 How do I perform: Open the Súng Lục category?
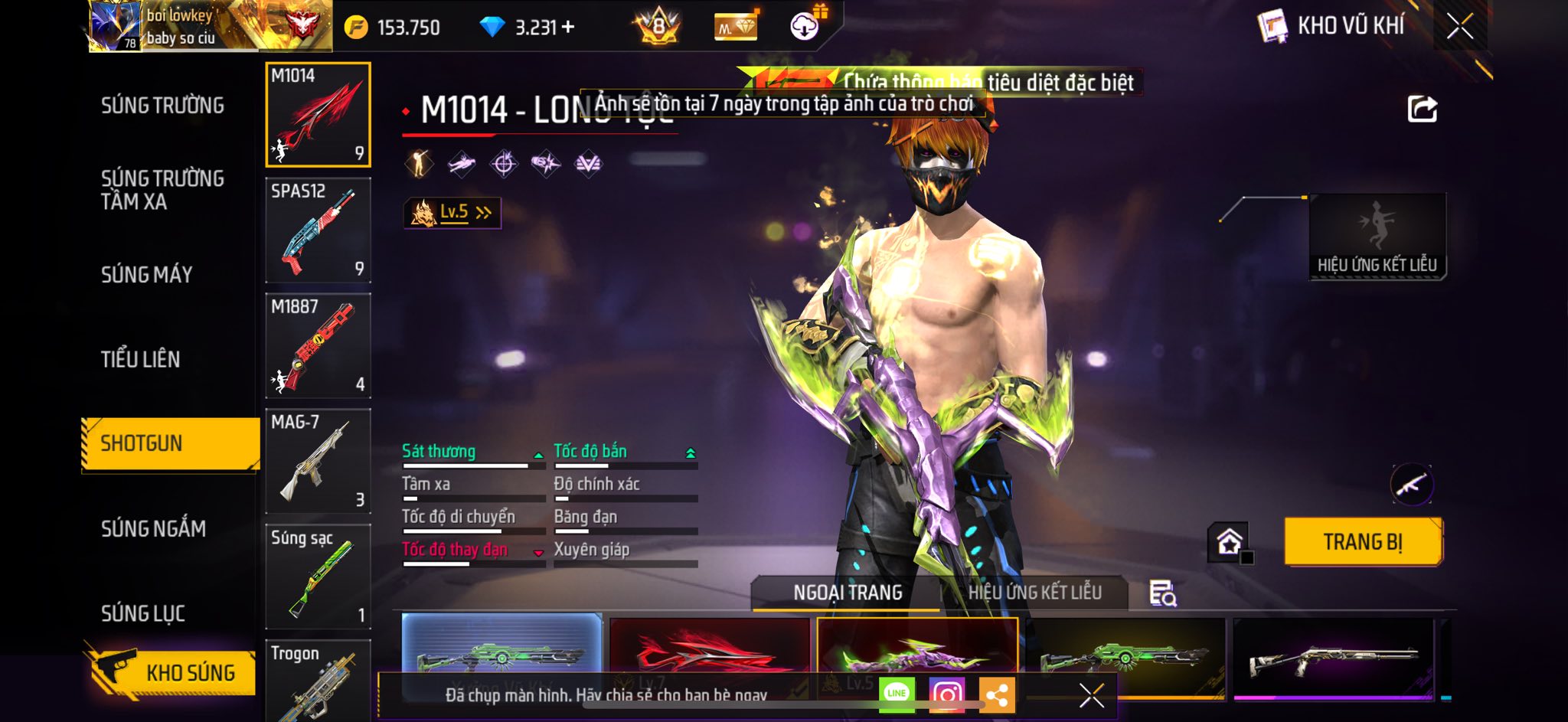[143, 613]
